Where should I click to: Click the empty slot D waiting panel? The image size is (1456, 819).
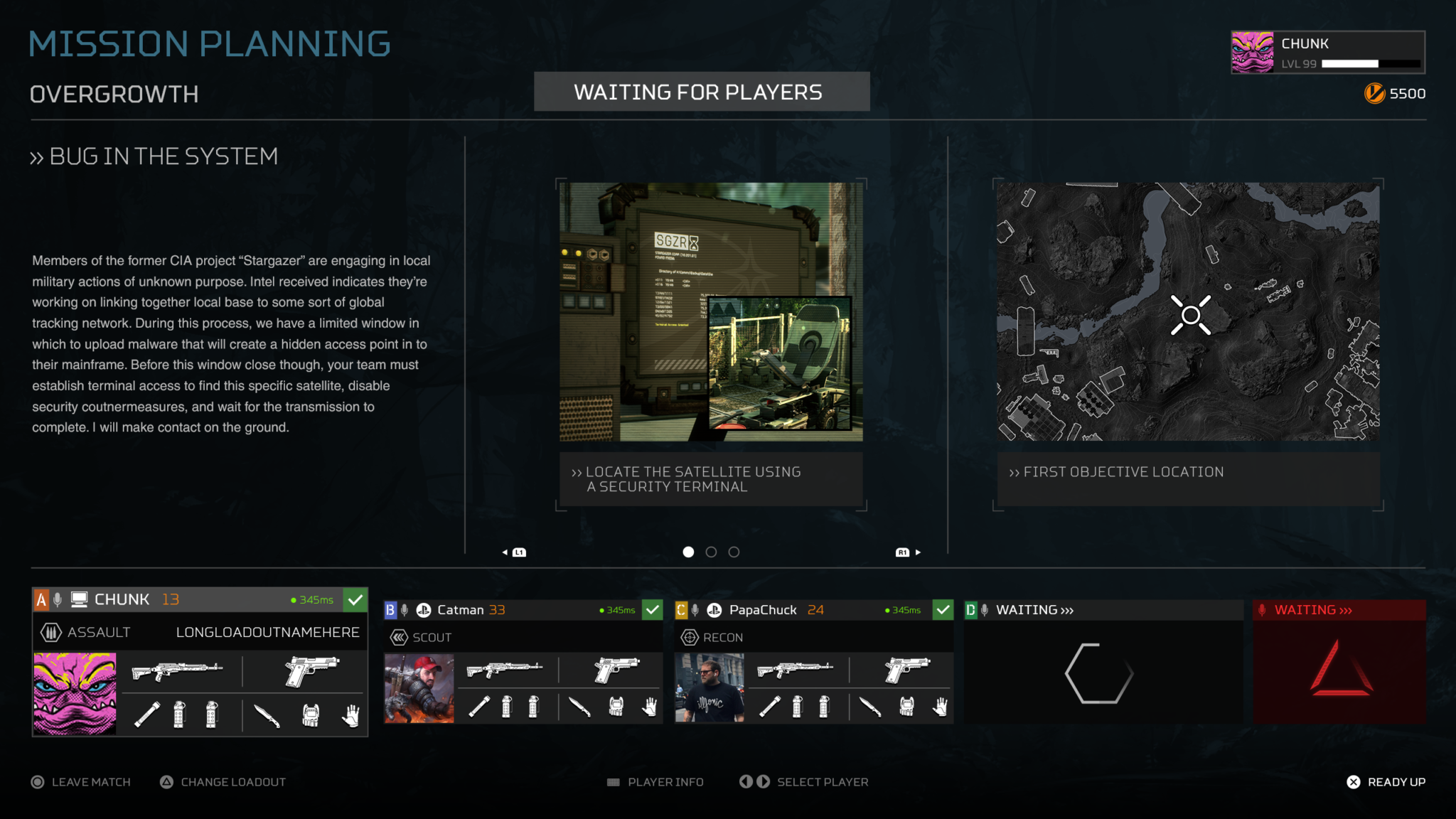(1101, 672)
